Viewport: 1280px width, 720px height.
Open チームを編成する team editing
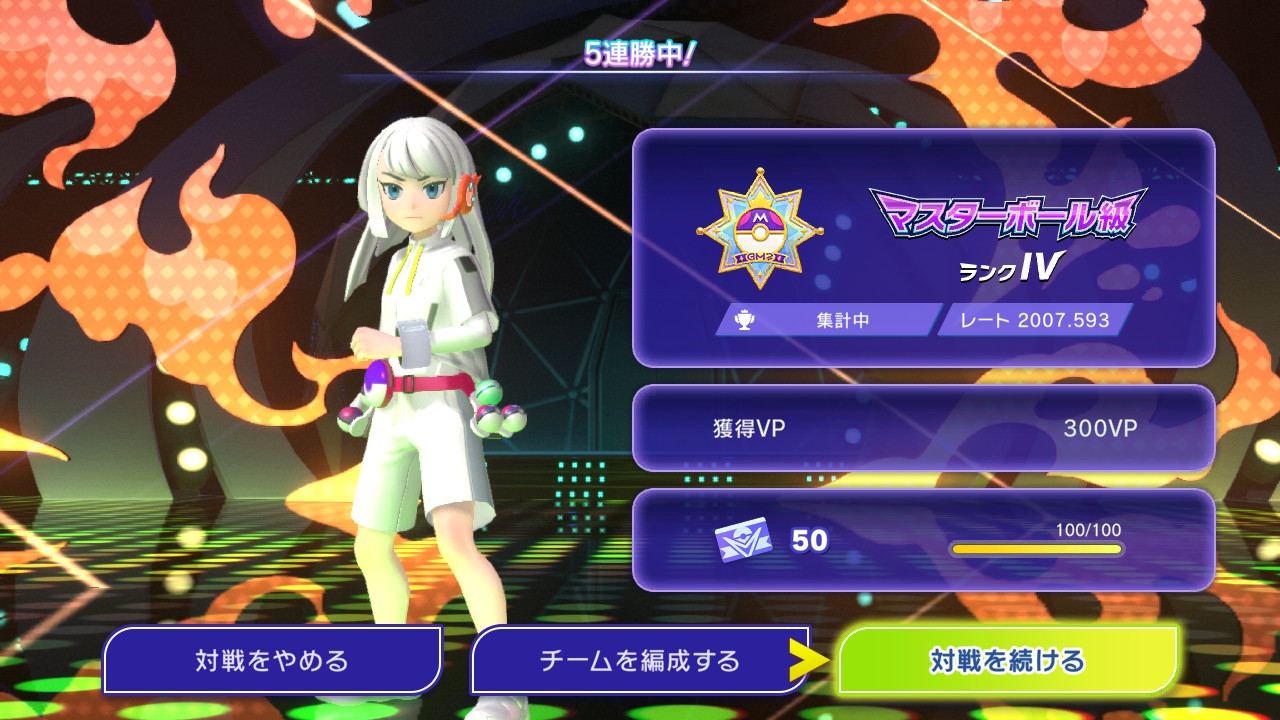click(x=640, y=660)
